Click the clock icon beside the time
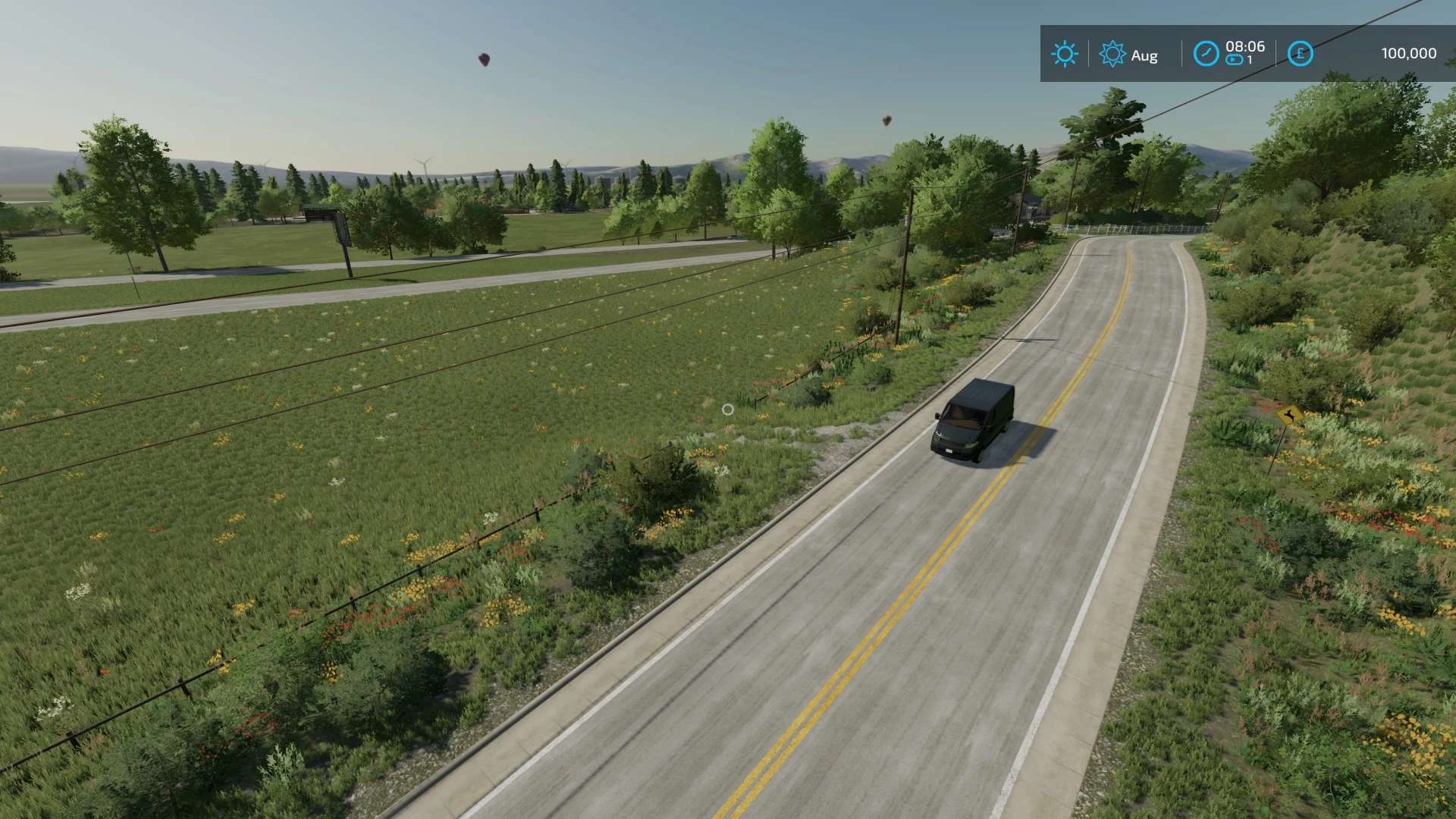This screenshot has height=819, width=1456. pos(1206,54)
